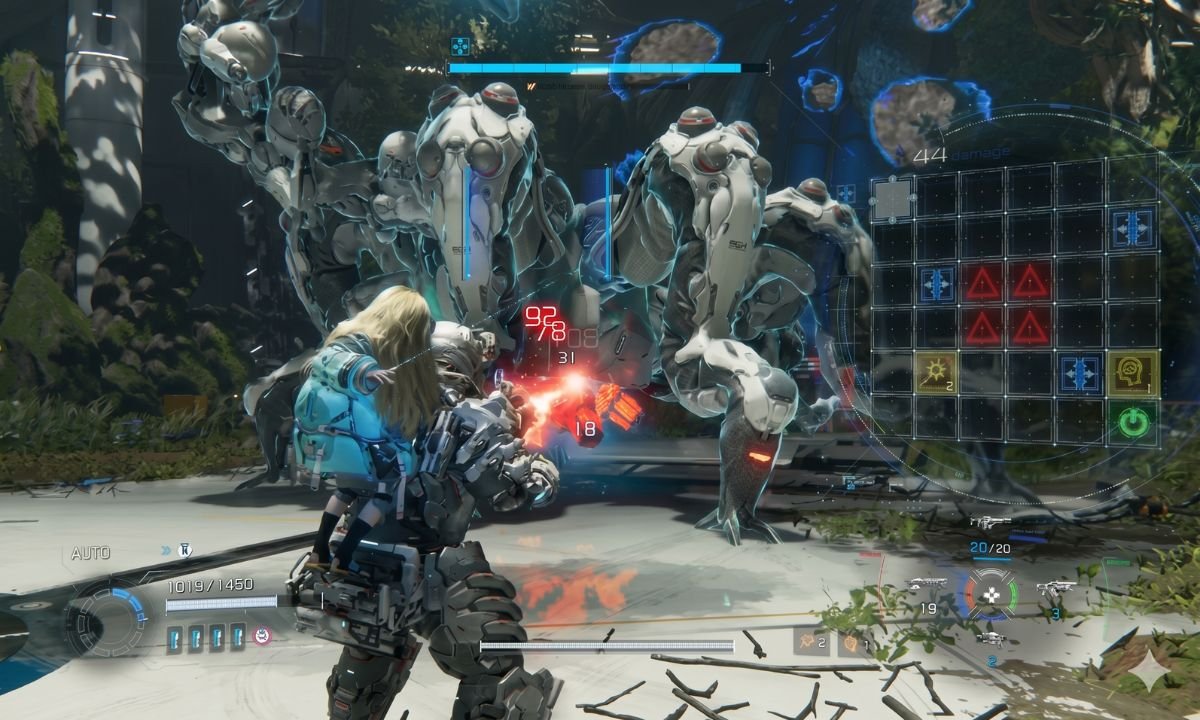Select the blue arrow node beside the red triangles
Screen dimensions: 1200x720
(936, 283)
